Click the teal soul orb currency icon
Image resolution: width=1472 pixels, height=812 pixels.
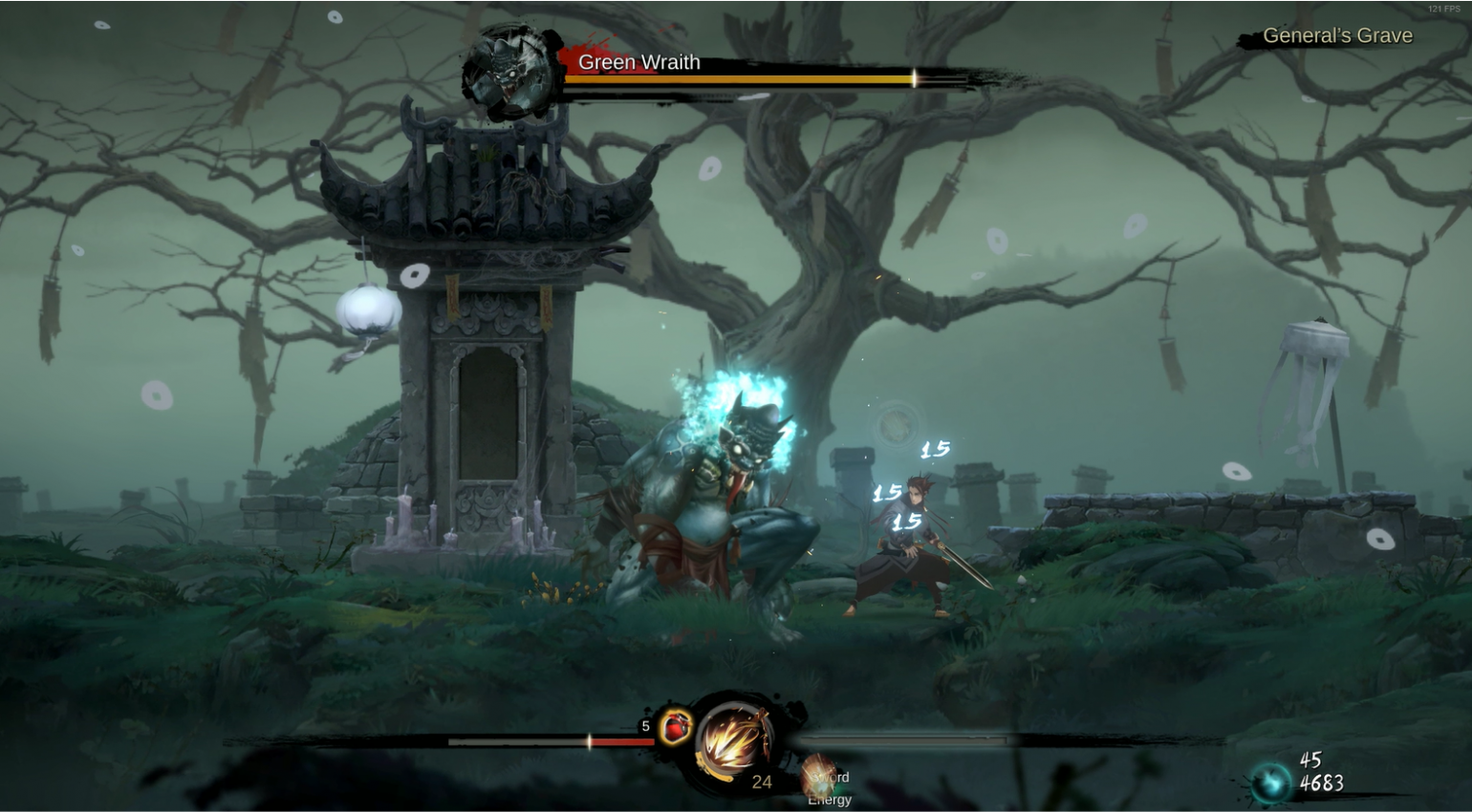point(1272,782)
